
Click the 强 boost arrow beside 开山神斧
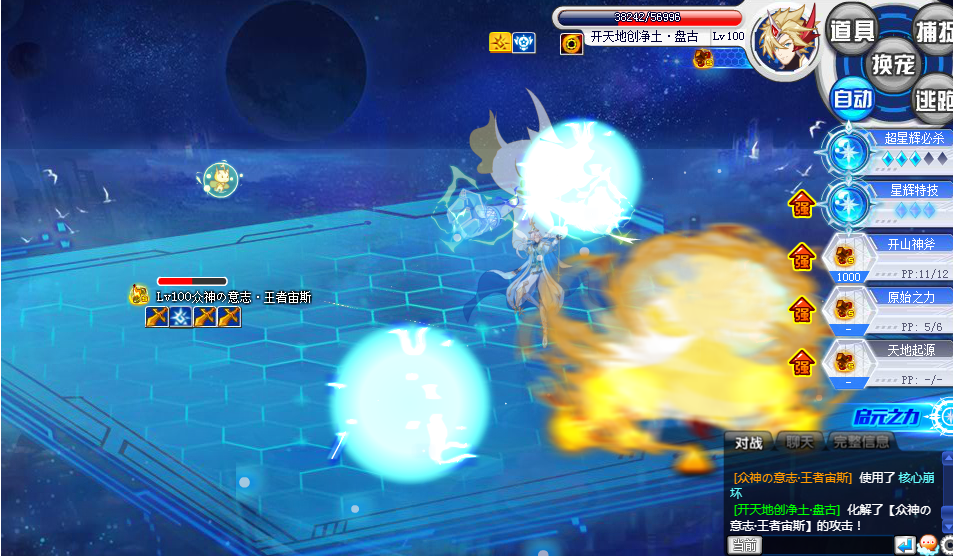[x=801, y=257]
